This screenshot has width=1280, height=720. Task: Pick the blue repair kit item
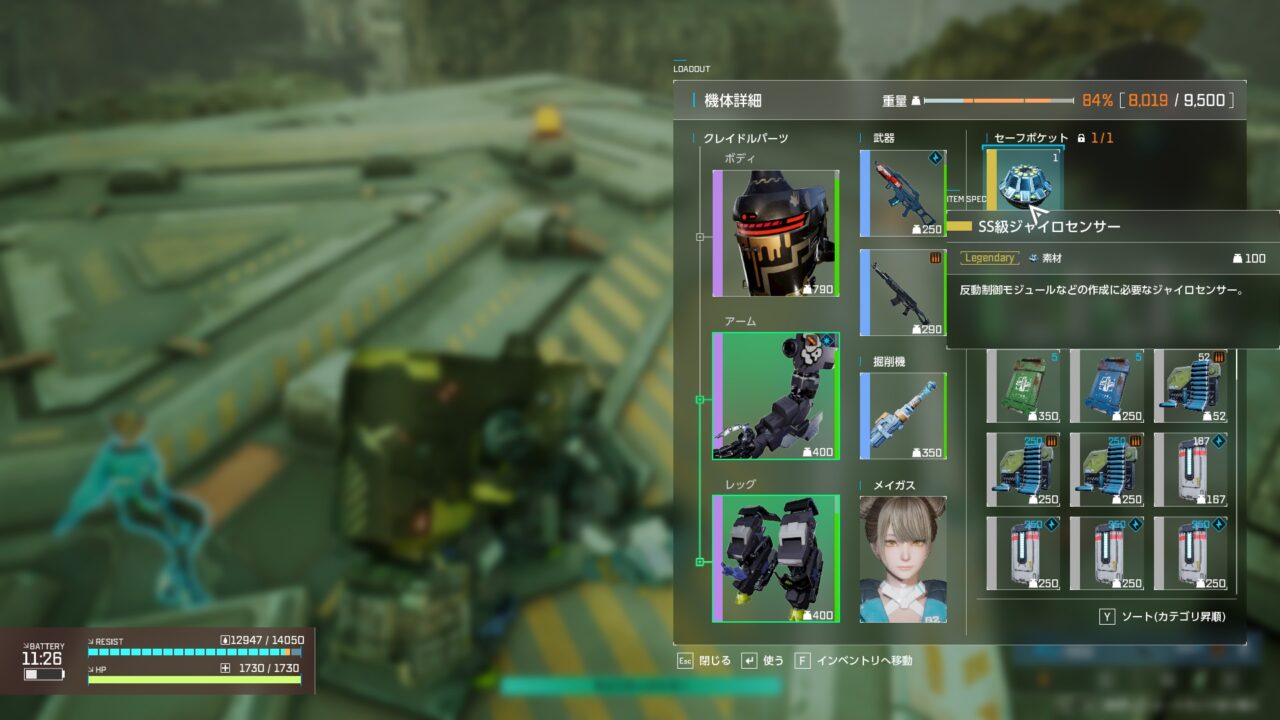(x=1107, y=387)
